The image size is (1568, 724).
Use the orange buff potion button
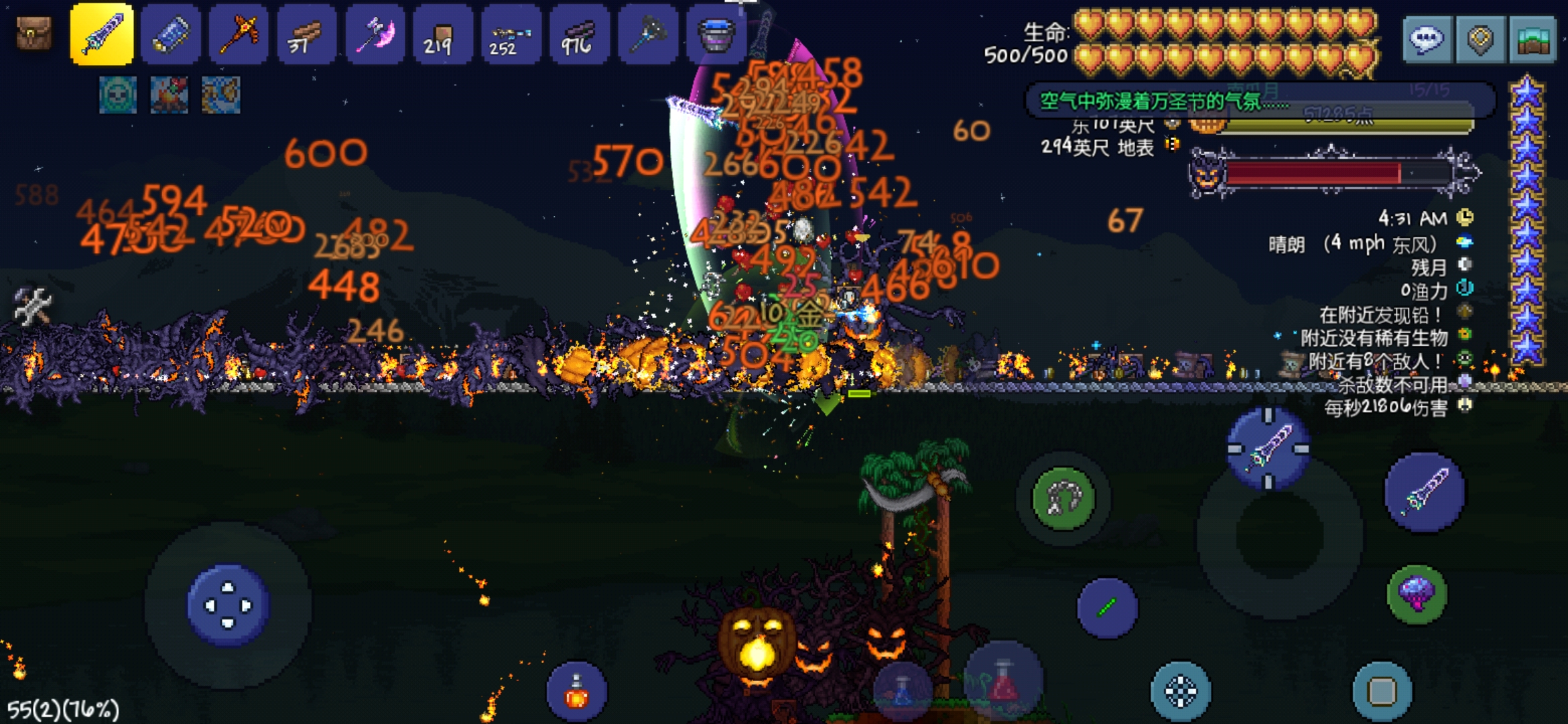[576, 692]
